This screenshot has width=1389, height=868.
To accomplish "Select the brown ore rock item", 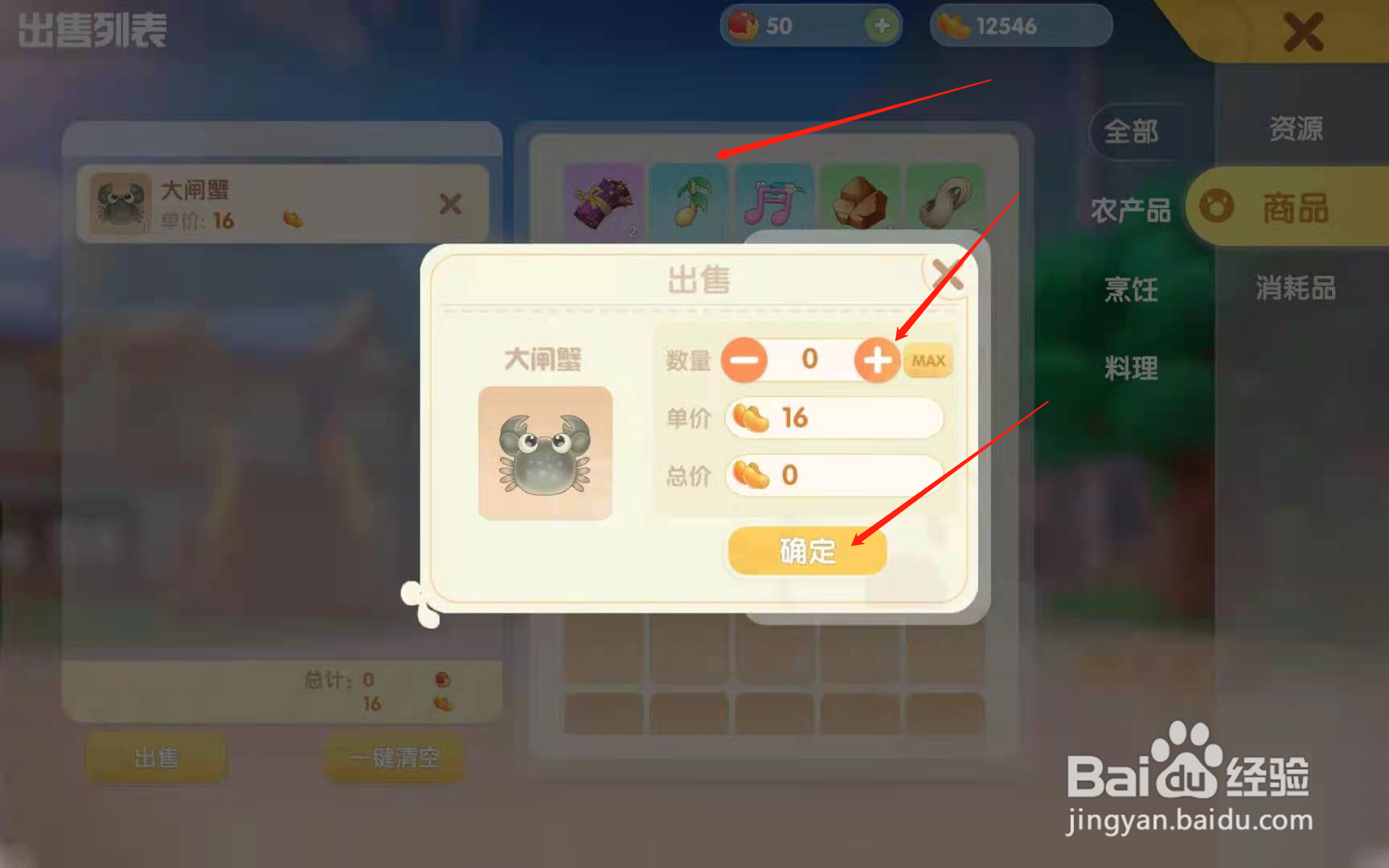I will coord(860,203).
